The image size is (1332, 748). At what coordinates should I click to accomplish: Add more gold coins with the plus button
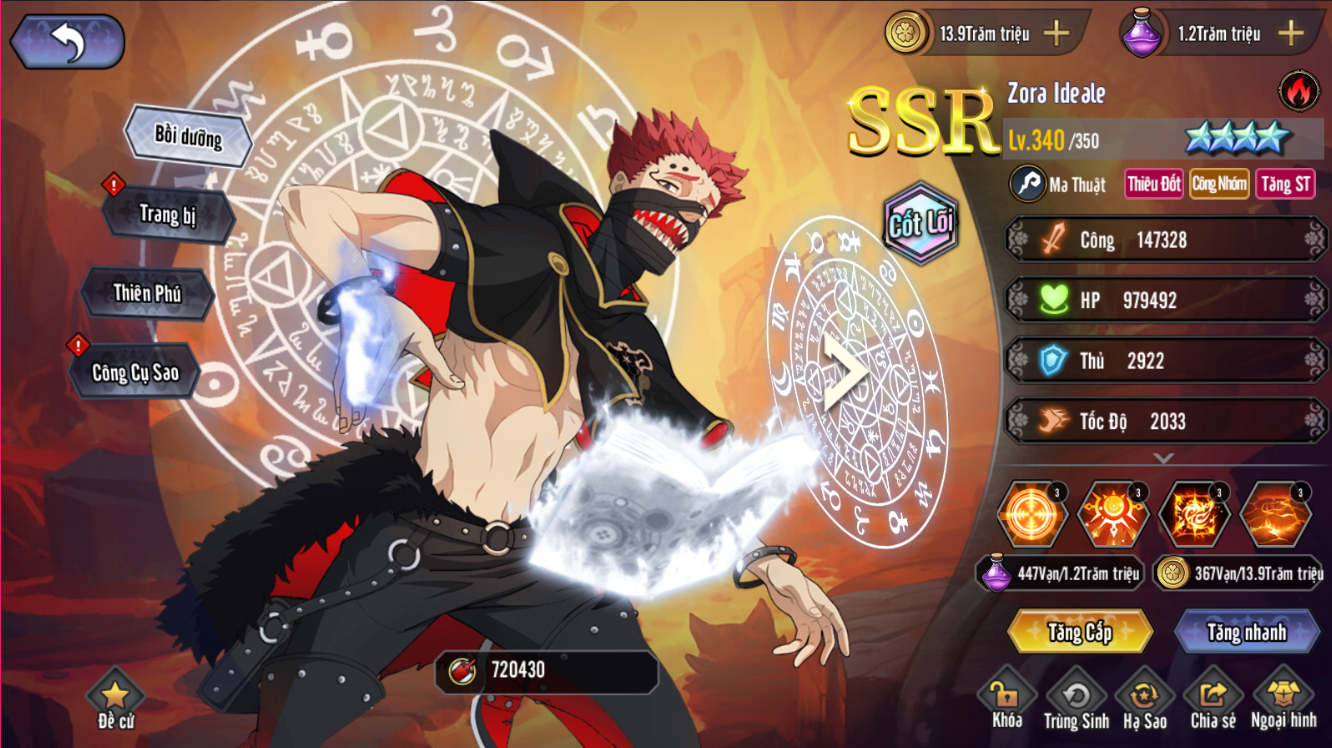(1057, 33)
